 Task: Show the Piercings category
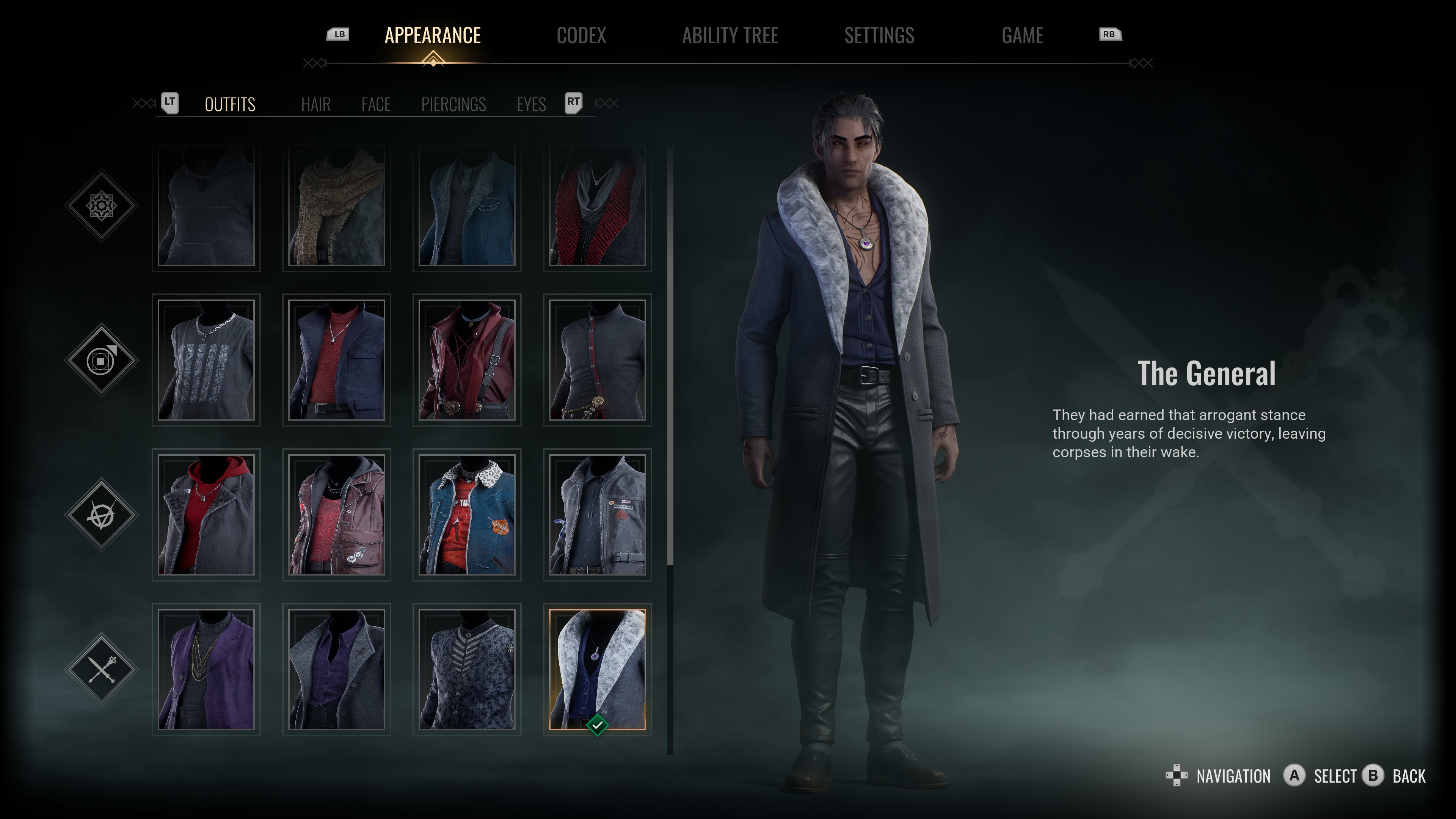(453, 105)
